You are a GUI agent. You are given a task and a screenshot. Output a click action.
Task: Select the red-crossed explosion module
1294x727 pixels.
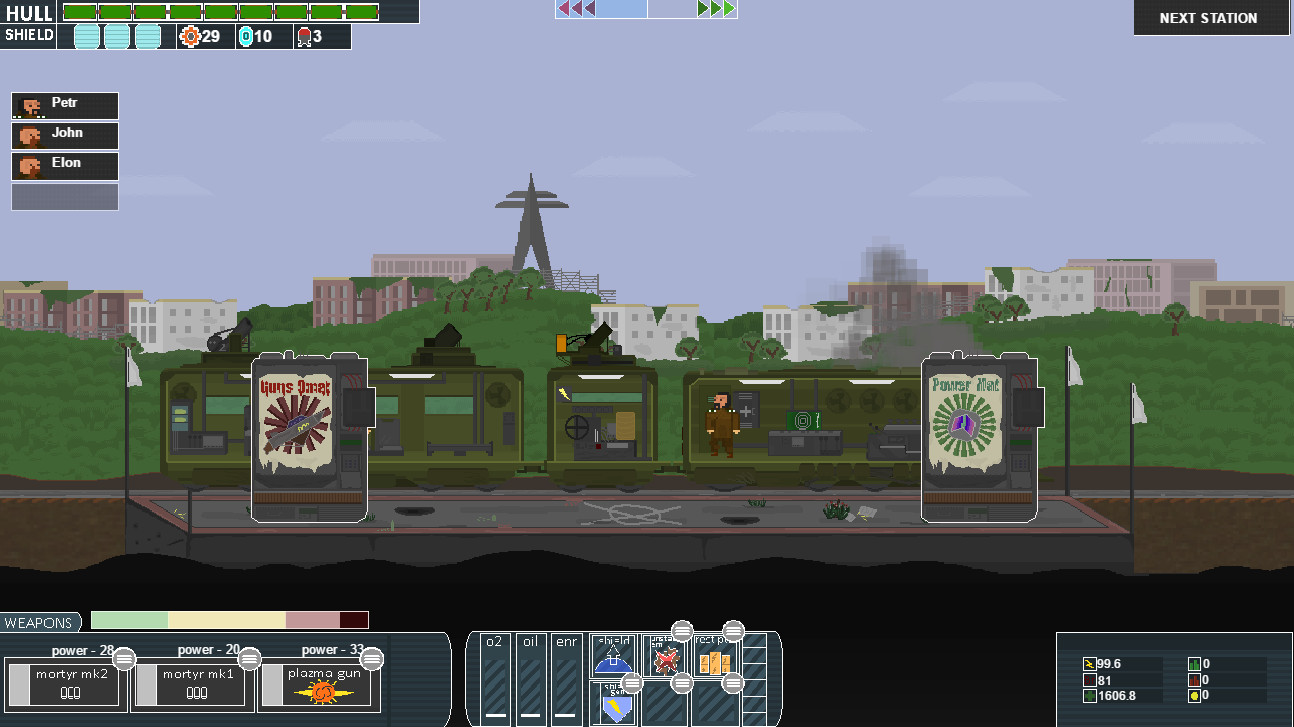coord(665,658)
